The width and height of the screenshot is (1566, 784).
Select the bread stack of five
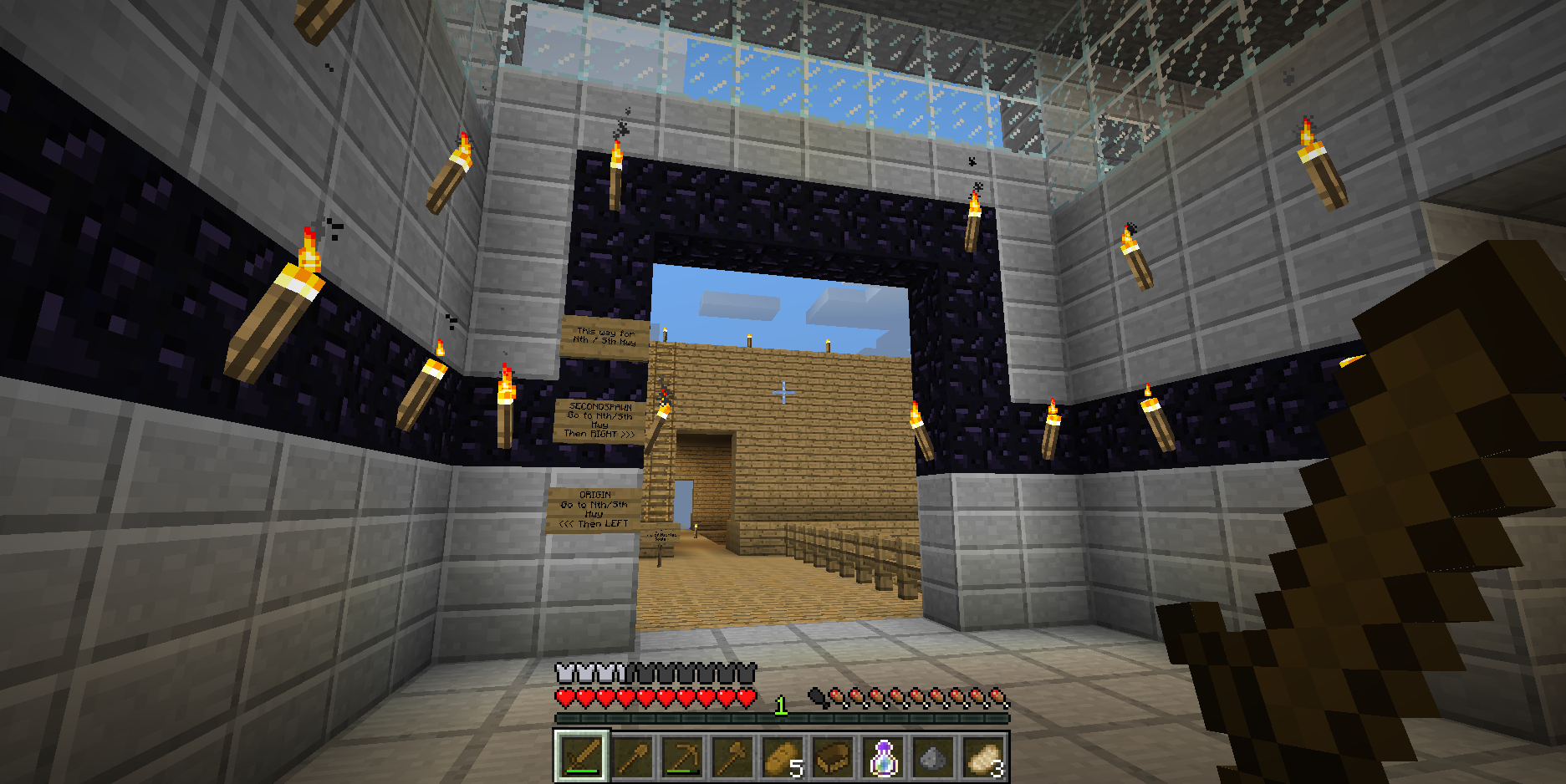pyautogui.click(x=783, y=757)
